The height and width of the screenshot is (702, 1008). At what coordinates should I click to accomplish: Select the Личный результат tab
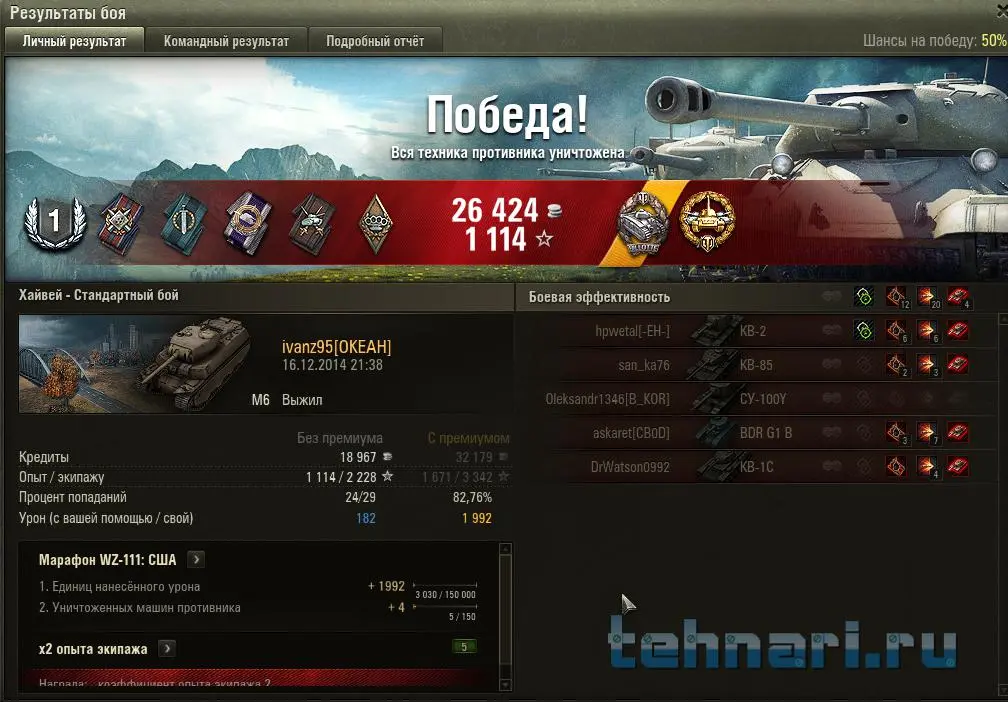[x=75, y=41]
